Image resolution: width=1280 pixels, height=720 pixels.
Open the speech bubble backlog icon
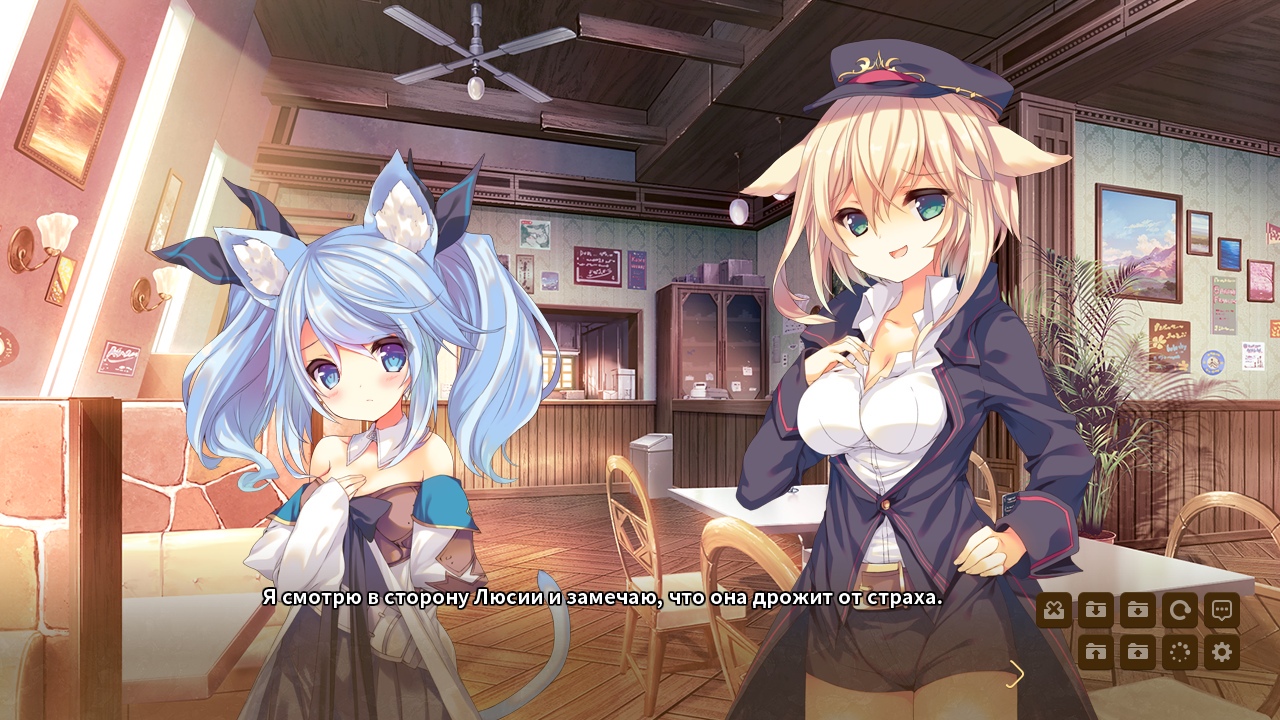coord(1221,610)
